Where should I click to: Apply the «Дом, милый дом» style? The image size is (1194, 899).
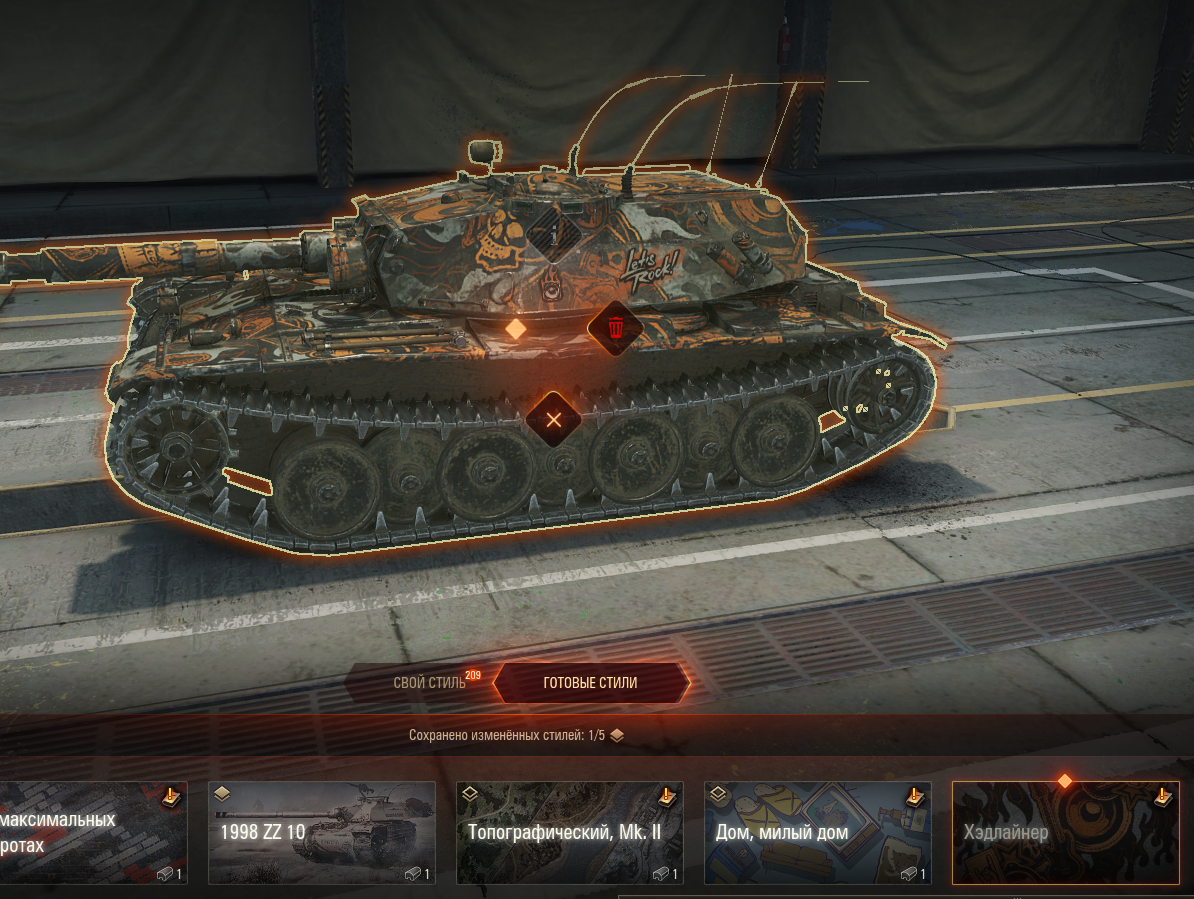(x=817, y=833)
